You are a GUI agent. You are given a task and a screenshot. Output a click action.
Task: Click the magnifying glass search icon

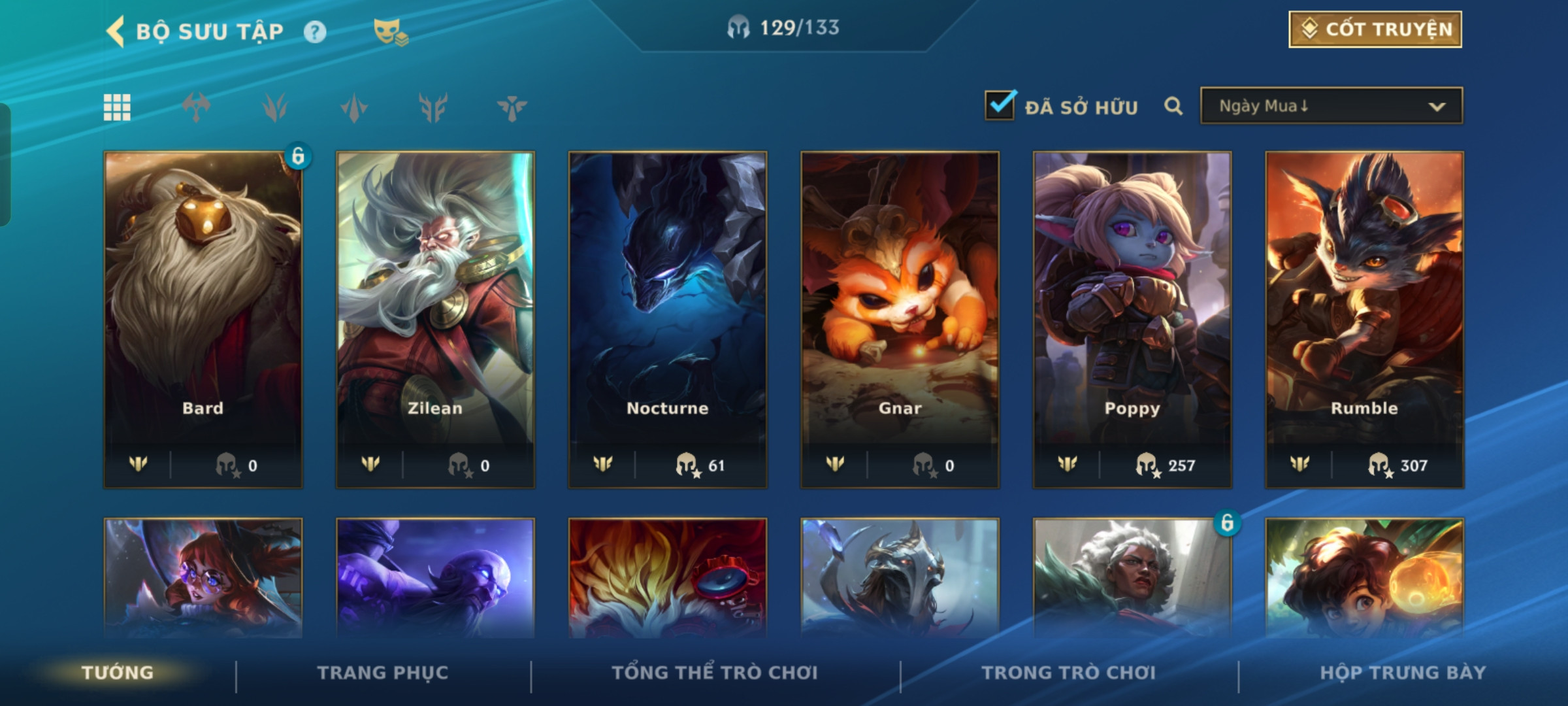pyautogui.click(x=1173, y=106)
